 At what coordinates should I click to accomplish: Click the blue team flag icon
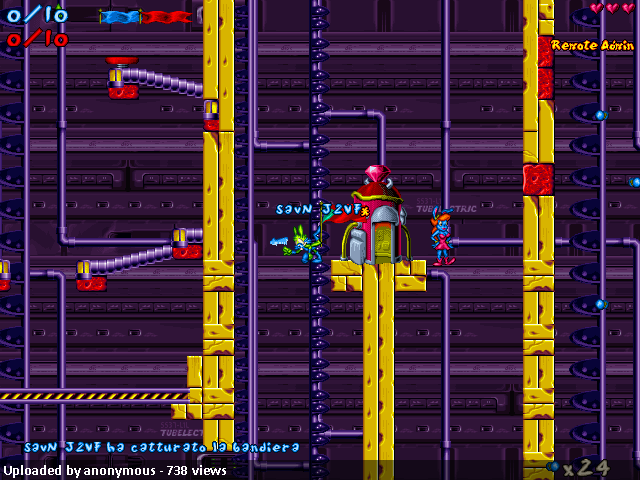tap(121, 17)
